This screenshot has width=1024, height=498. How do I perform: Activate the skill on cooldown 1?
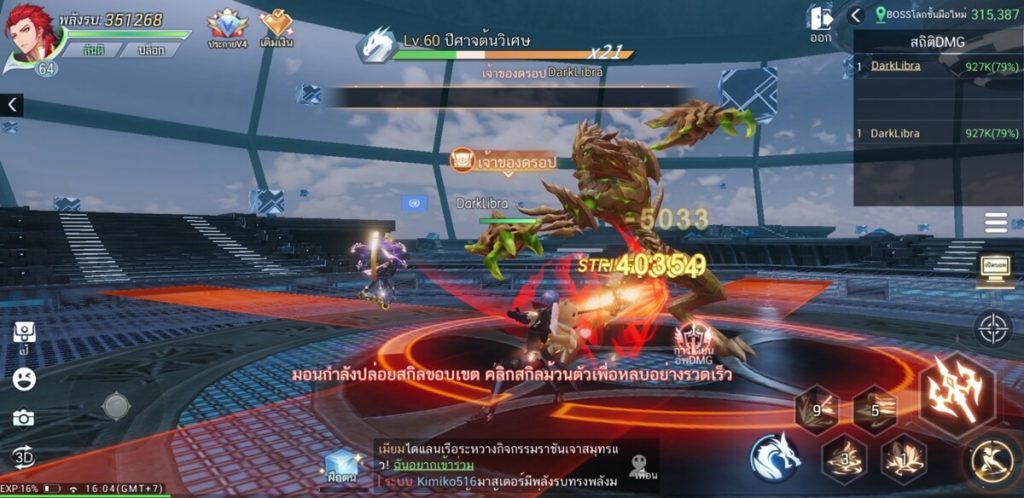click(903, 459)
